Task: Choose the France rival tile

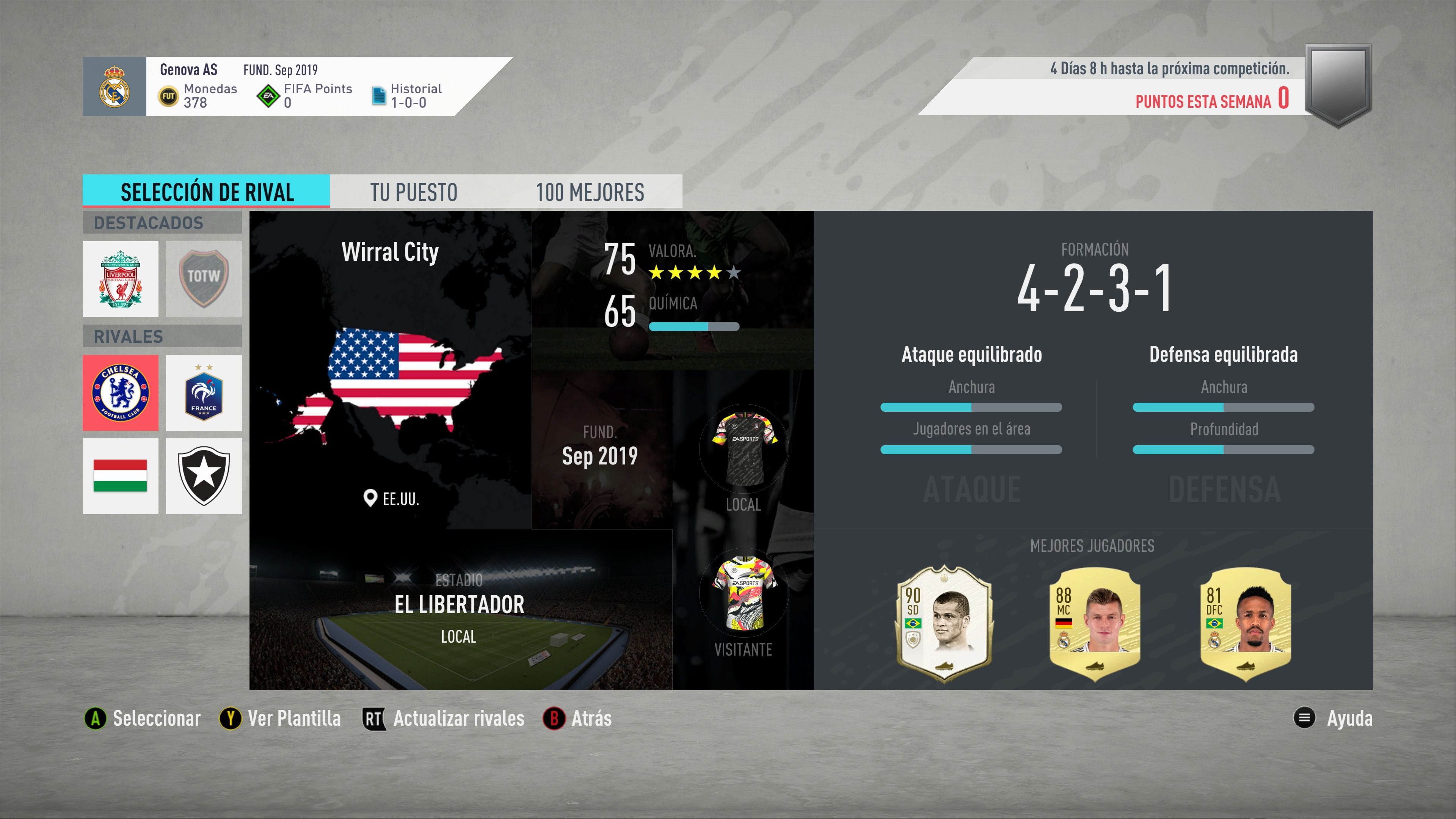Action: (204, 393)
